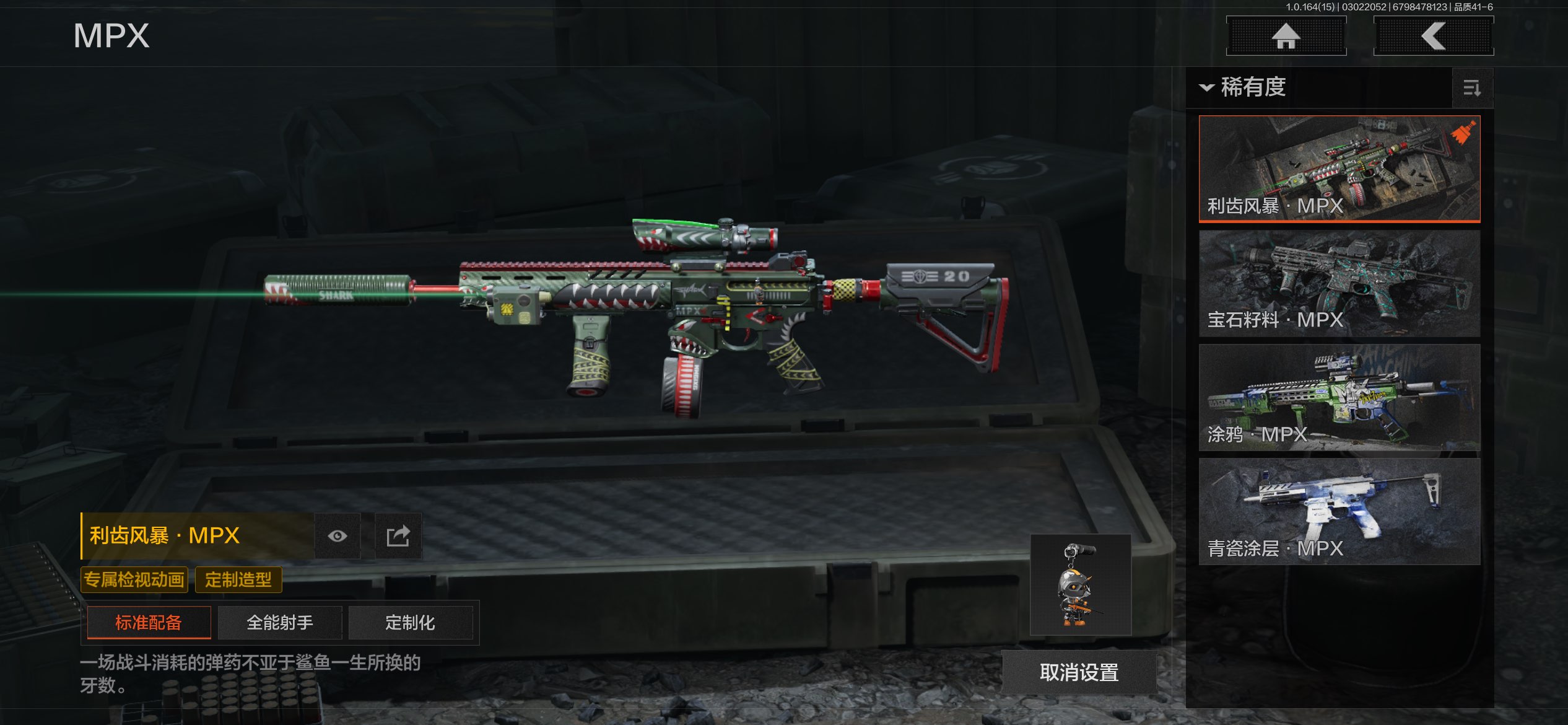
Task: Switch to the 标准配备 tab
Action: pos(149,623)
